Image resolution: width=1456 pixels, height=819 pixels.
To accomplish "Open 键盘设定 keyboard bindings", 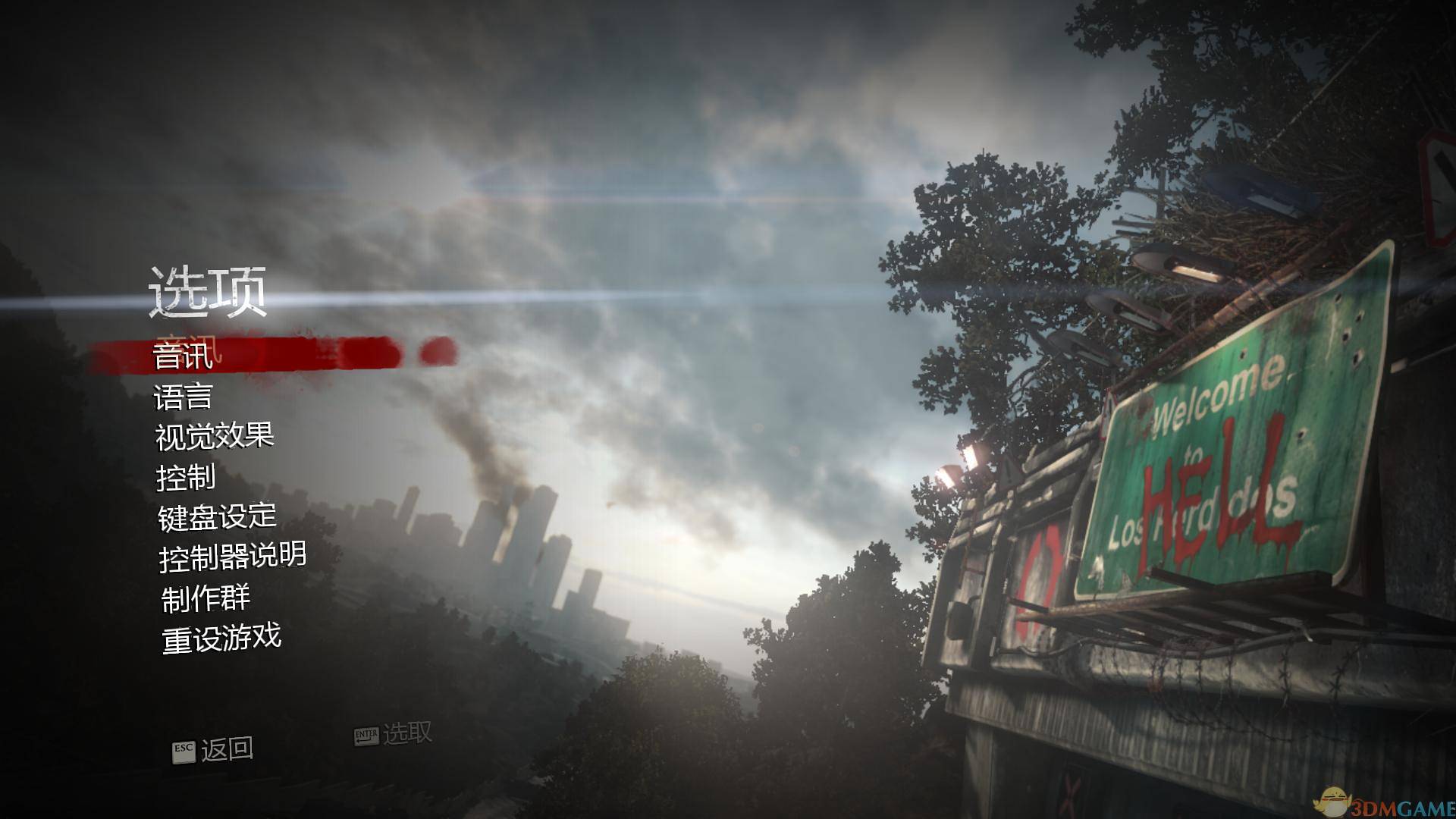I will click(x=217, y=517).
